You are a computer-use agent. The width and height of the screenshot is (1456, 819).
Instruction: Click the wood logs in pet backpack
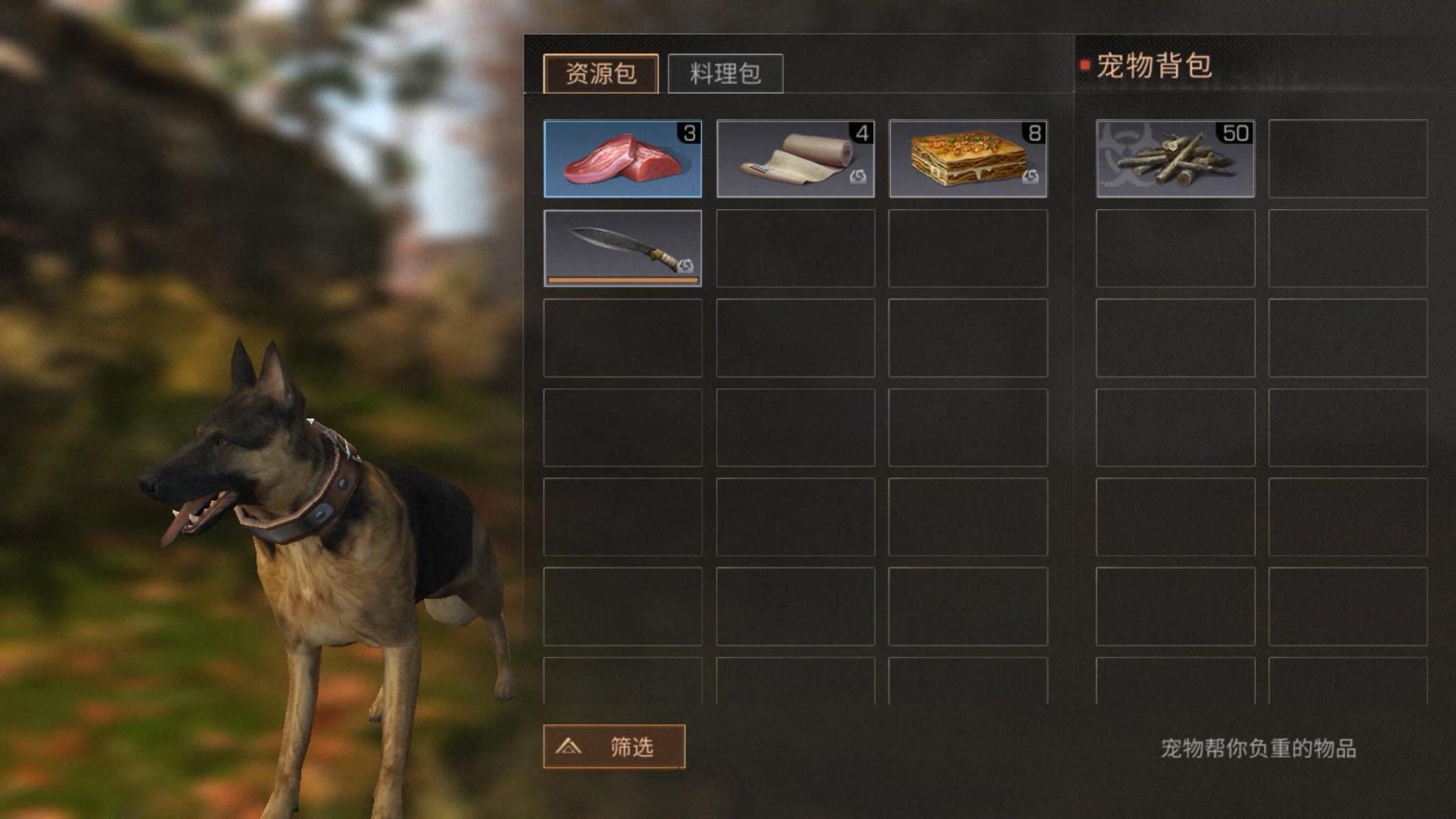click(1174, 158)
